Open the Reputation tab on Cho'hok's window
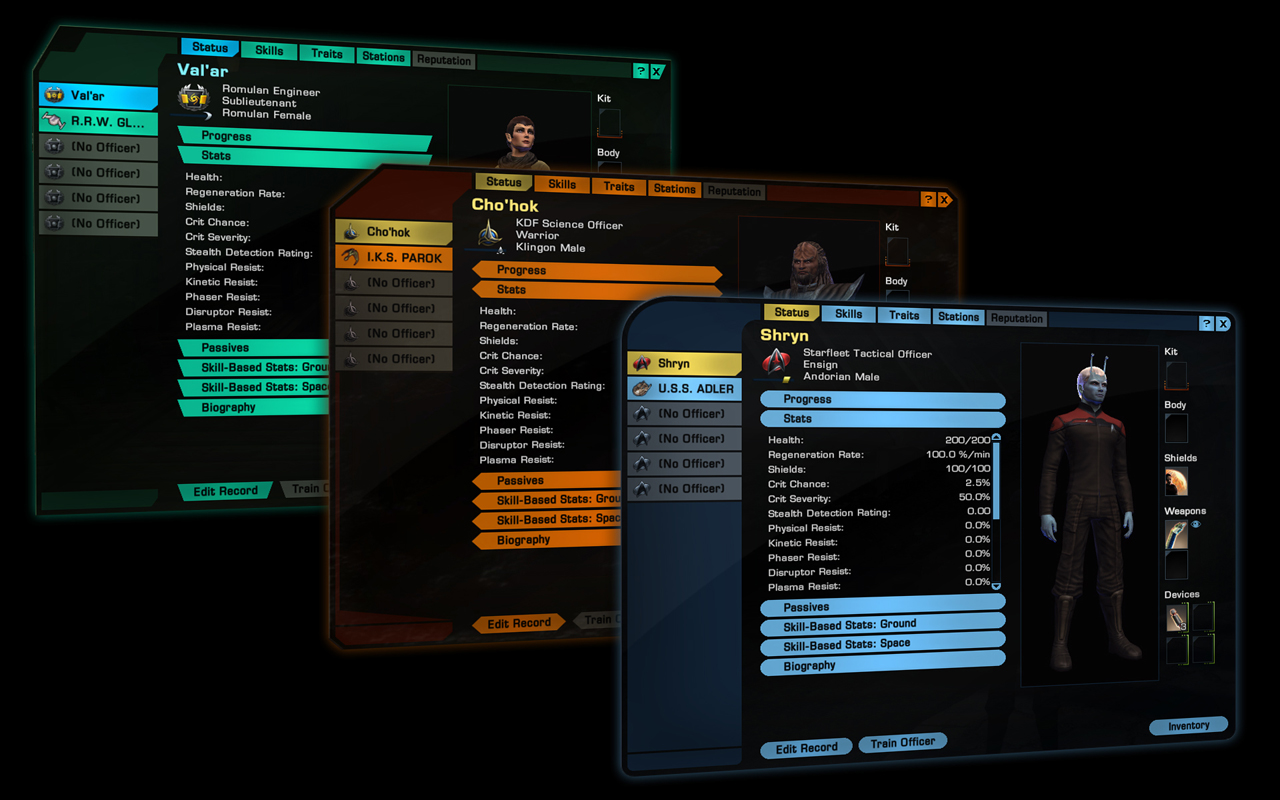 (734, 190)
